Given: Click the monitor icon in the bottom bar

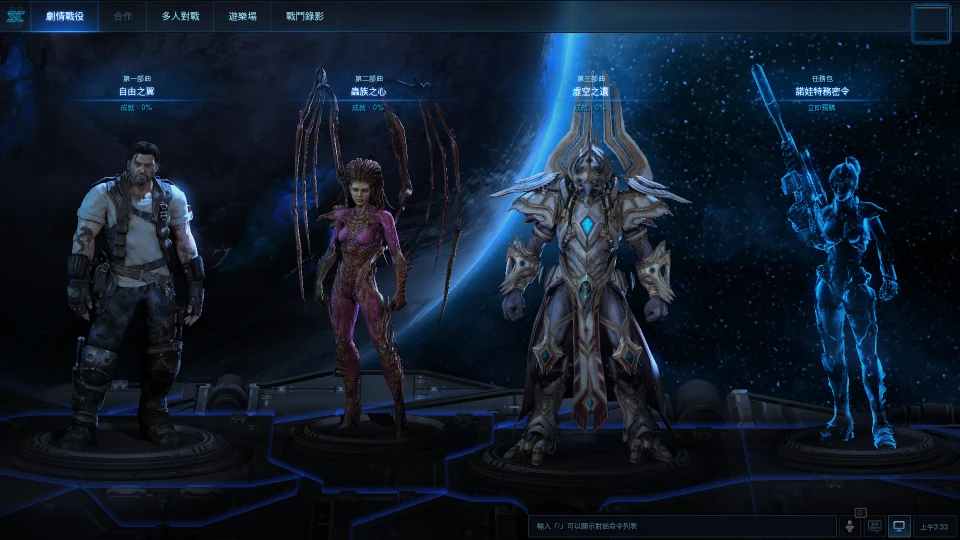Looking at the screenshot, I should (898, 526).
